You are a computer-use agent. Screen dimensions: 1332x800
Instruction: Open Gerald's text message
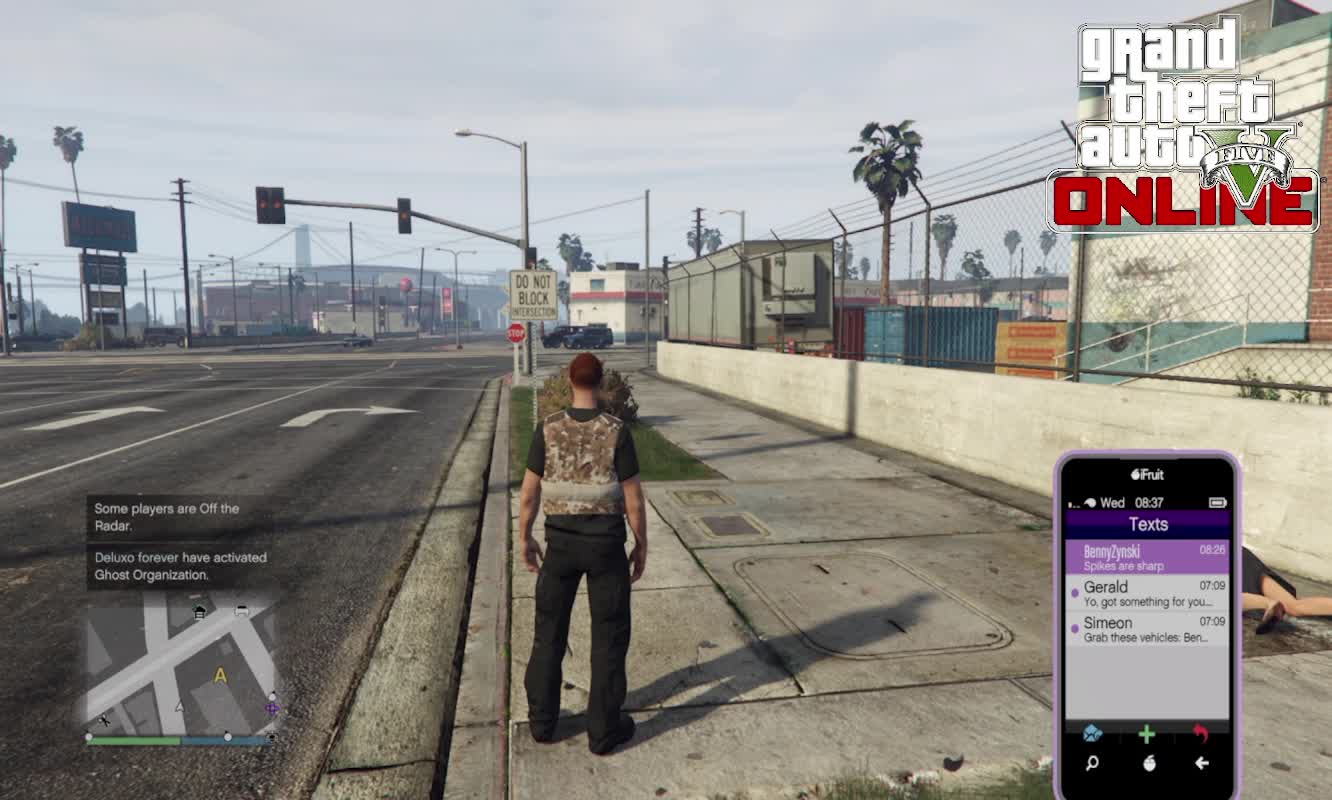click(x=1147, y=594)
